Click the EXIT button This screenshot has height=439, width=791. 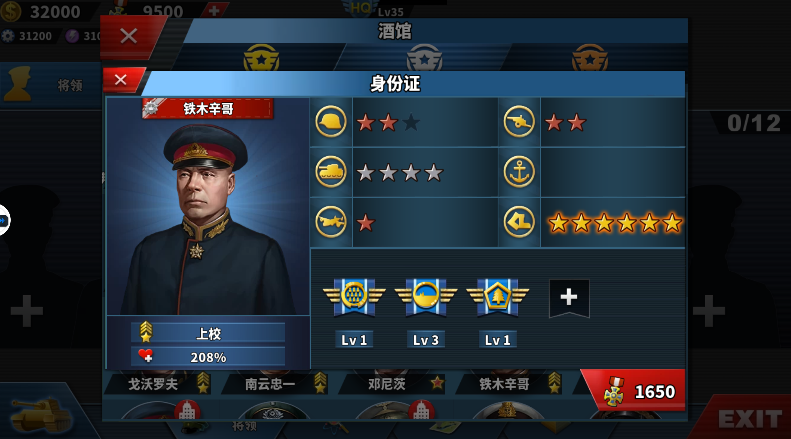(749, 418)
